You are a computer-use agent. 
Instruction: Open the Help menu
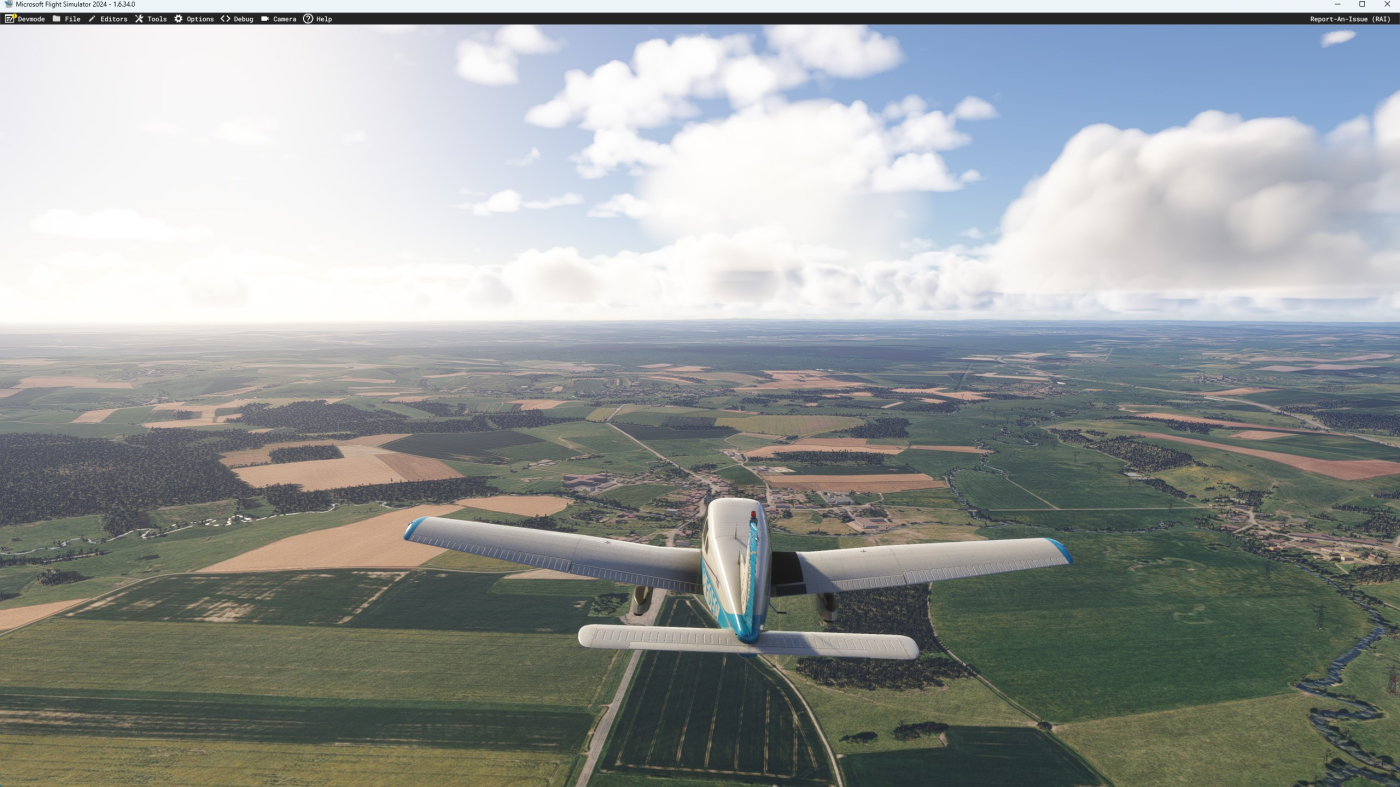[x=323, y=17]
